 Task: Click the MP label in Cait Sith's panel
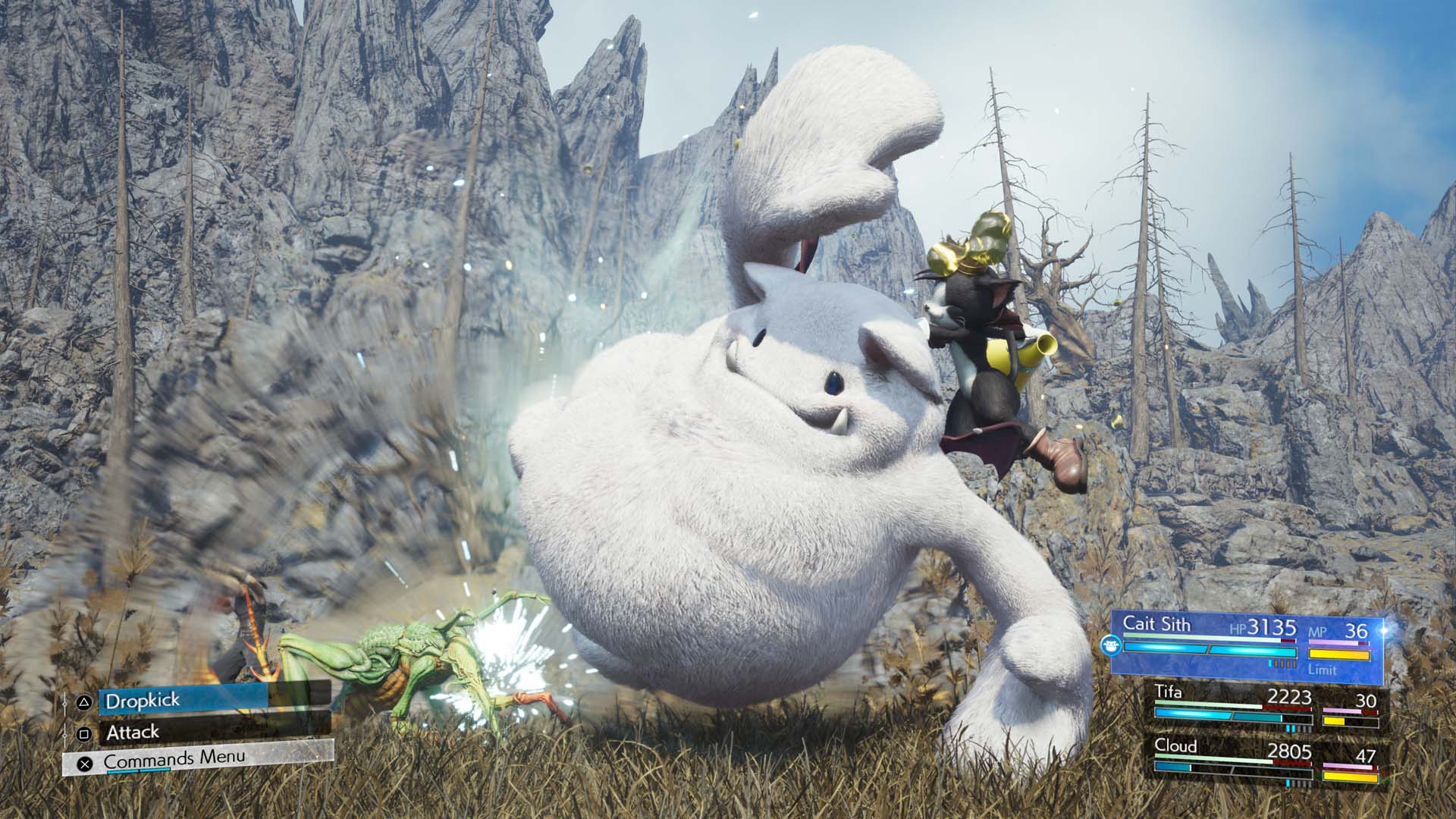click(1317, 630)
